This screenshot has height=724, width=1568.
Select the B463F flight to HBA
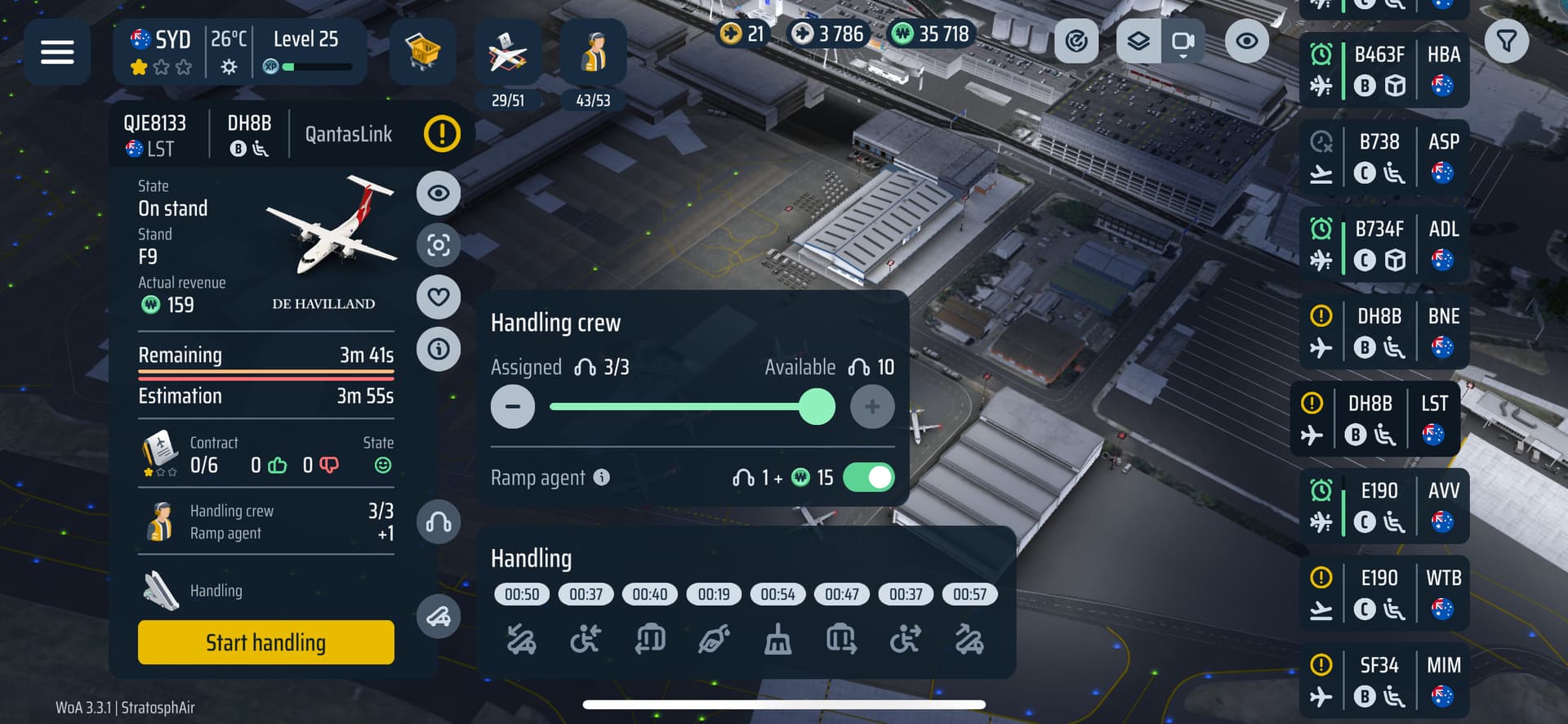click(1384, 70)
